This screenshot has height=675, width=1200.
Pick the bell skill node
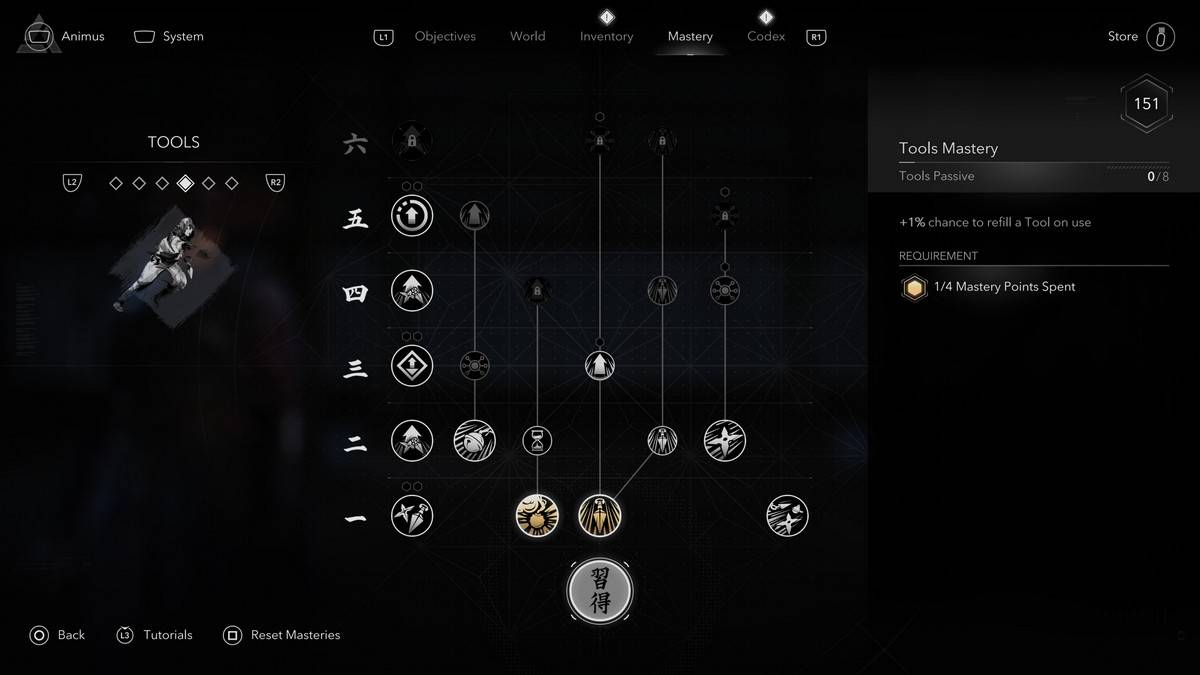[x=474, y=440]
